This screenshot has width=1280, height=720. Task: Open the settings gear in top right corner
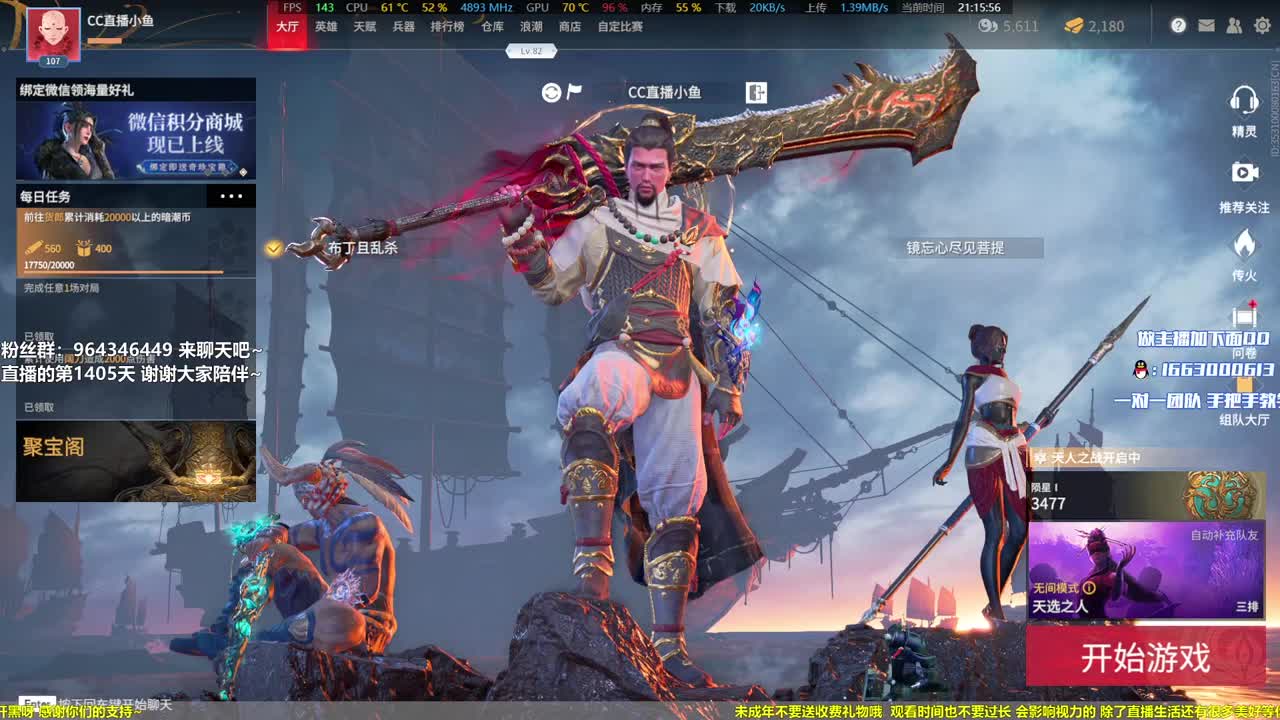[x=1262, y=25]
